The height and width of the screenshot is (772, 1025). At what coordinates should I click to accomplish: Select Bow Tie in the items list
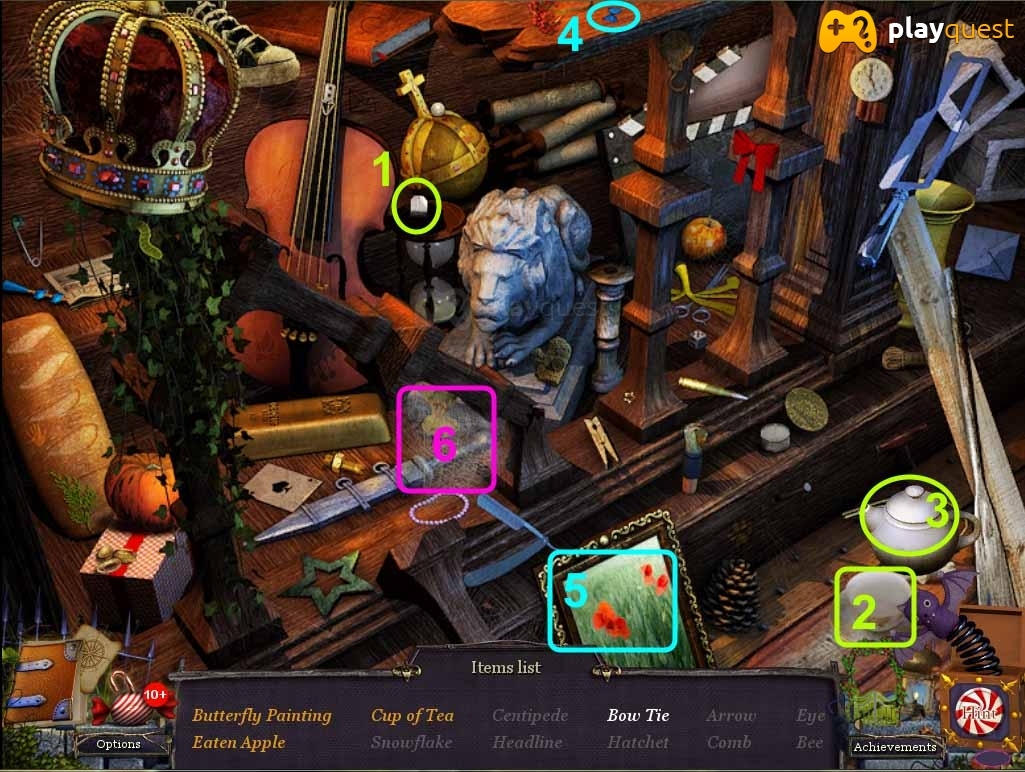638,716
